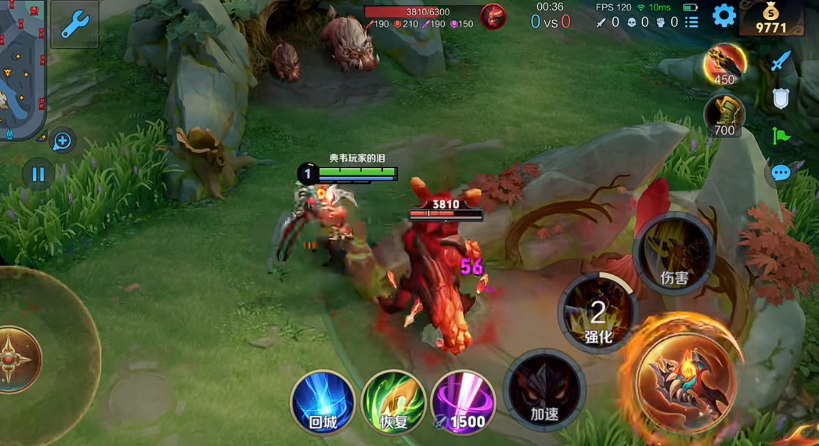Open the settings gear menu
Screen dimensions: 819x446
[724, 15]
